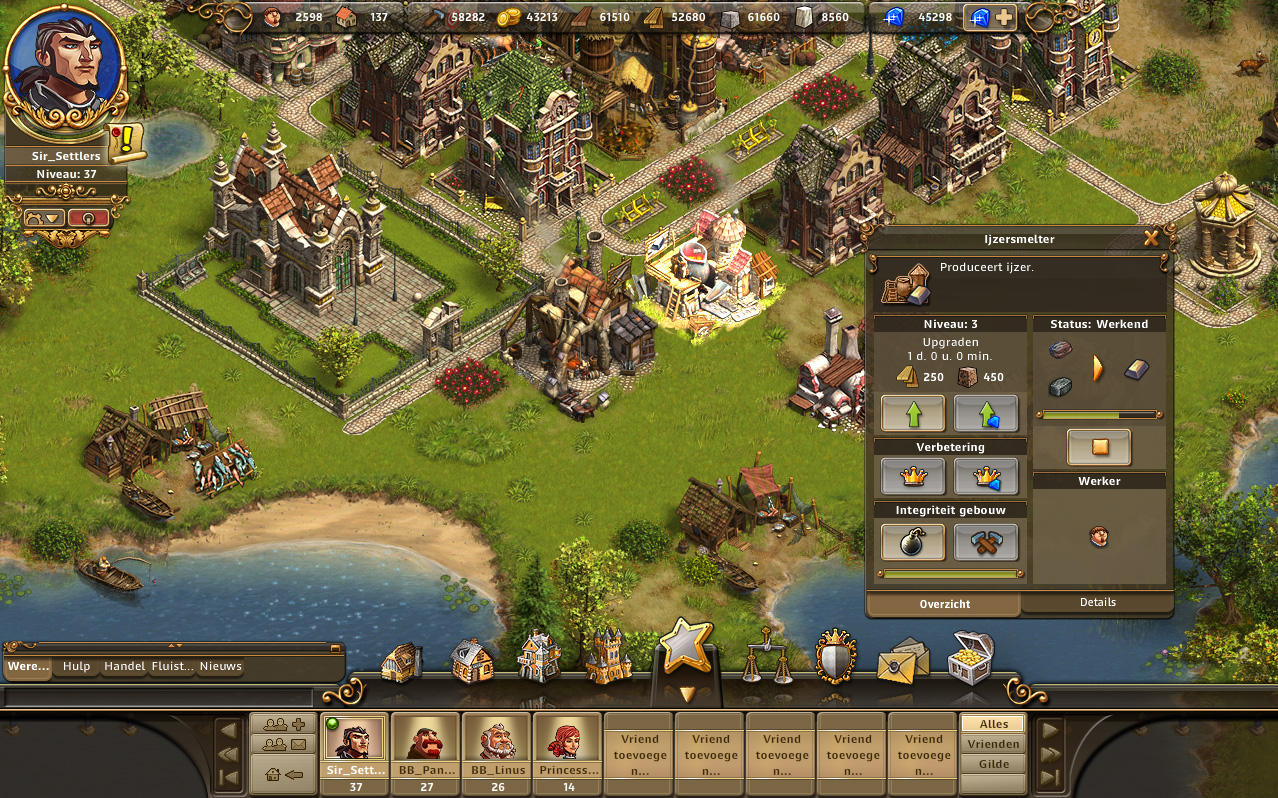This screenshot has height=798, width=1278.
Task: Click the chat text input field
Action: (158, 697)
